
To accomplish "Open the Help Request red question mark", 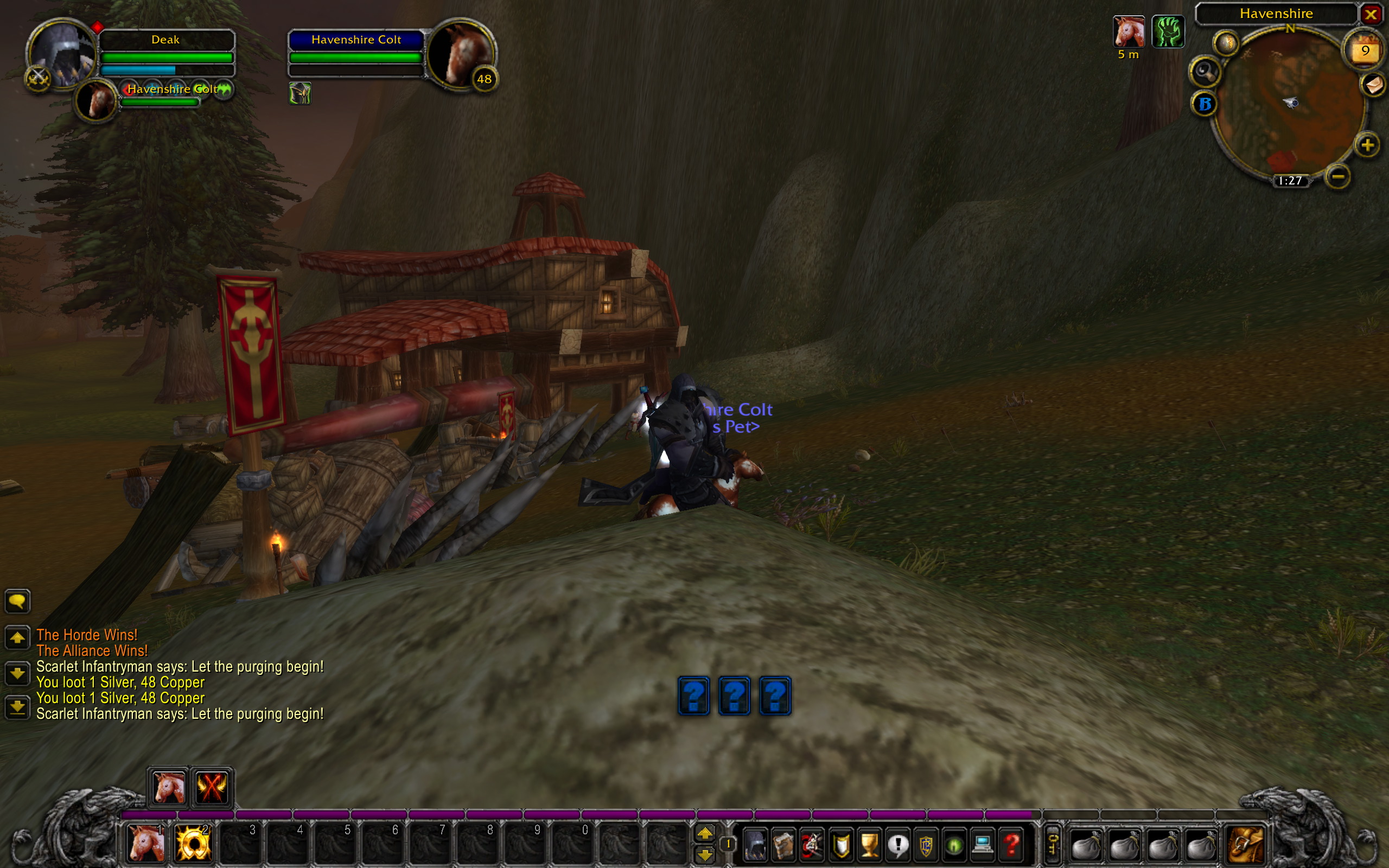I will point(1011,845).
